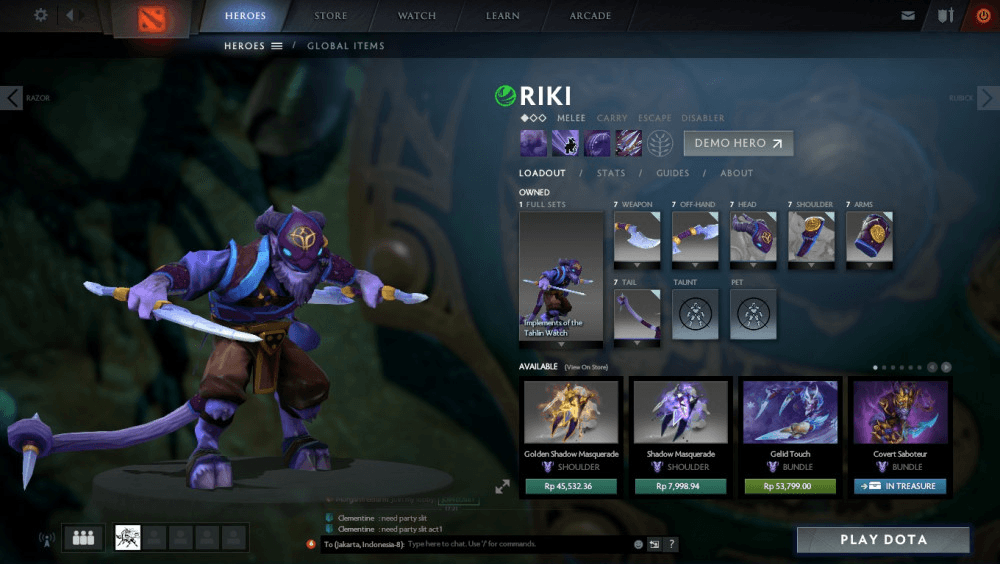Open the Store tab
This screenshot has height=564, width=1000.
click(x=331, y=16)
